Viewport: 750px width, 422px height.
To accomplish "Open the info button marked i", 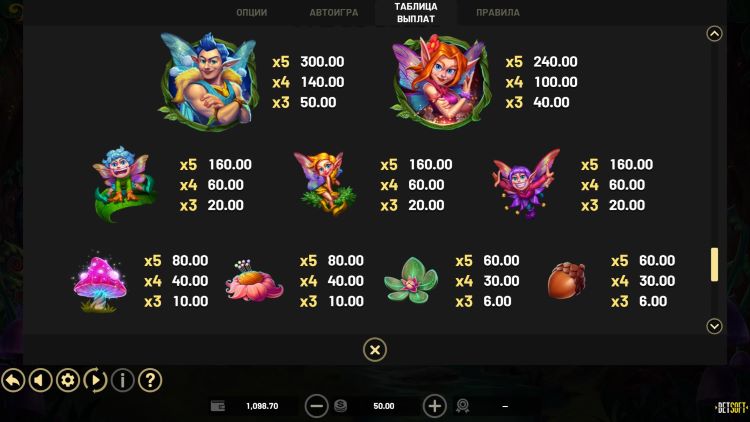I will tap(122, 380).
